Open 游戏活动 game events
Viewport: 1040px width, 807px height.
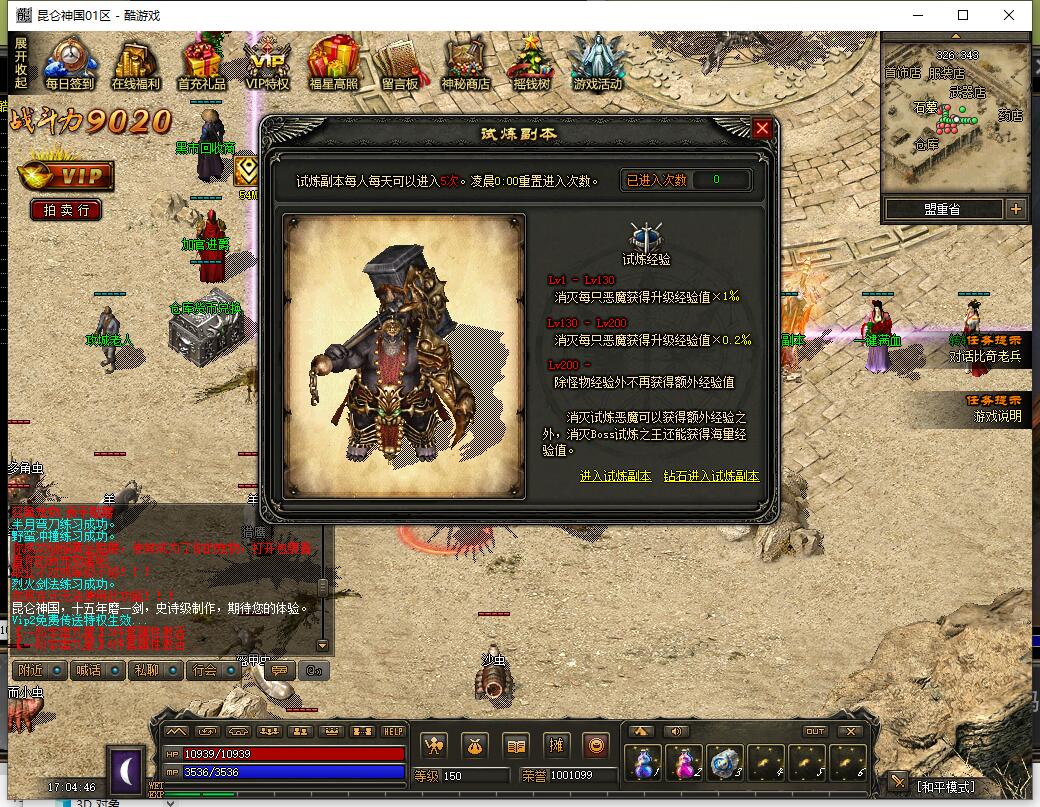[598, 65]
